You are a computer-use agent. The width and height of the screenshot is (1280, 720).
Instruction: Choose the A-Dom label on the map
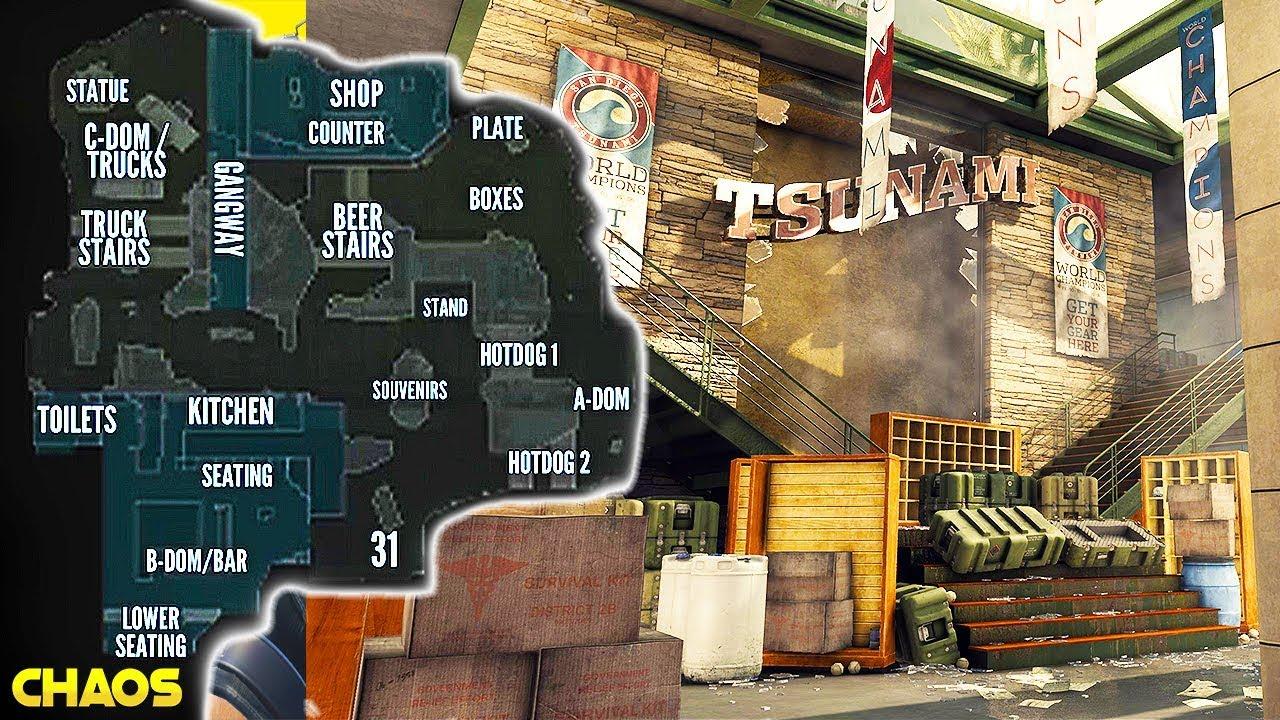coord(601,400)
